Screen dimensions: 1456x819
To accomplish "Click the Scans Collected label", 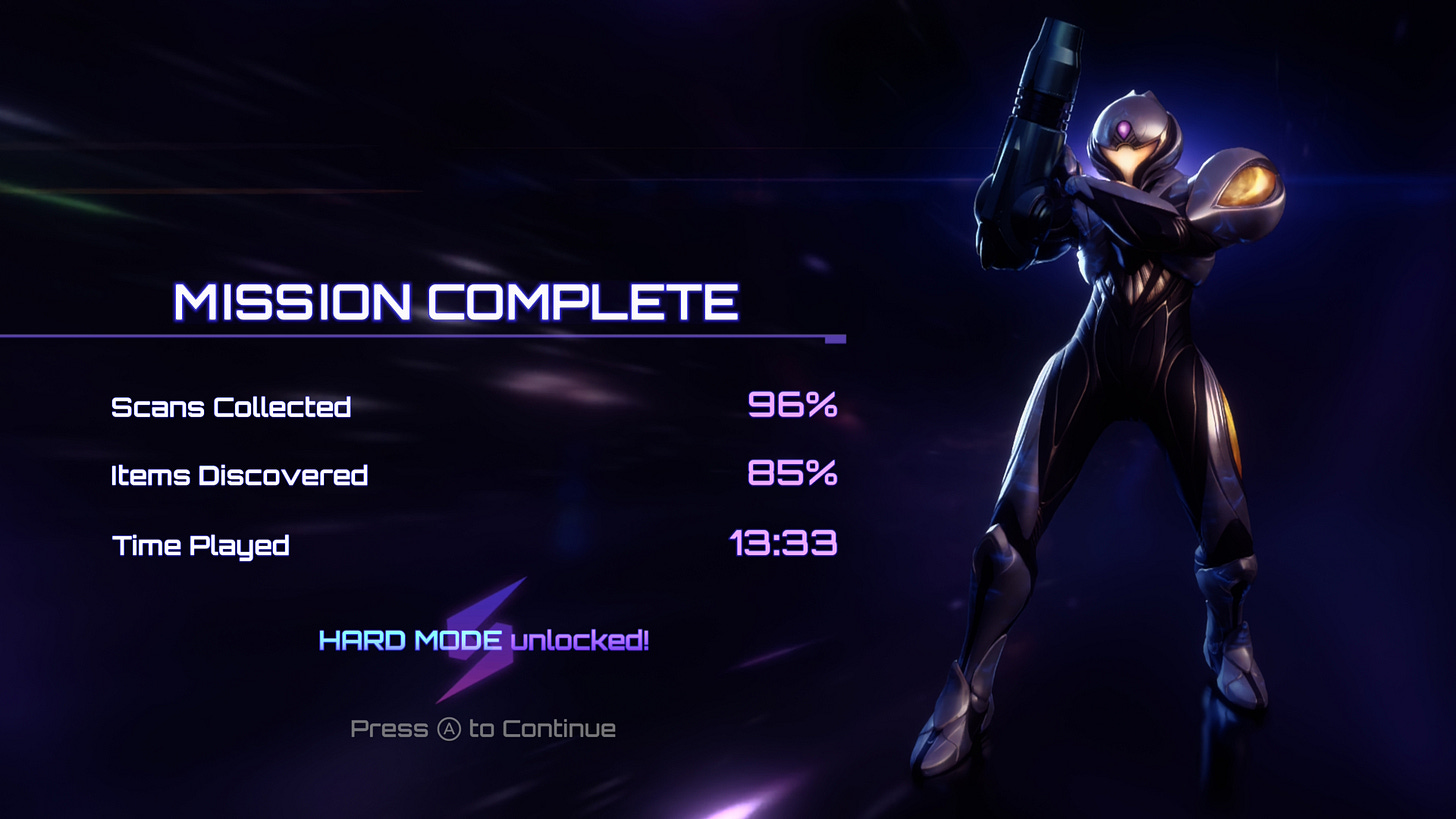I will (x=232, y=407).
